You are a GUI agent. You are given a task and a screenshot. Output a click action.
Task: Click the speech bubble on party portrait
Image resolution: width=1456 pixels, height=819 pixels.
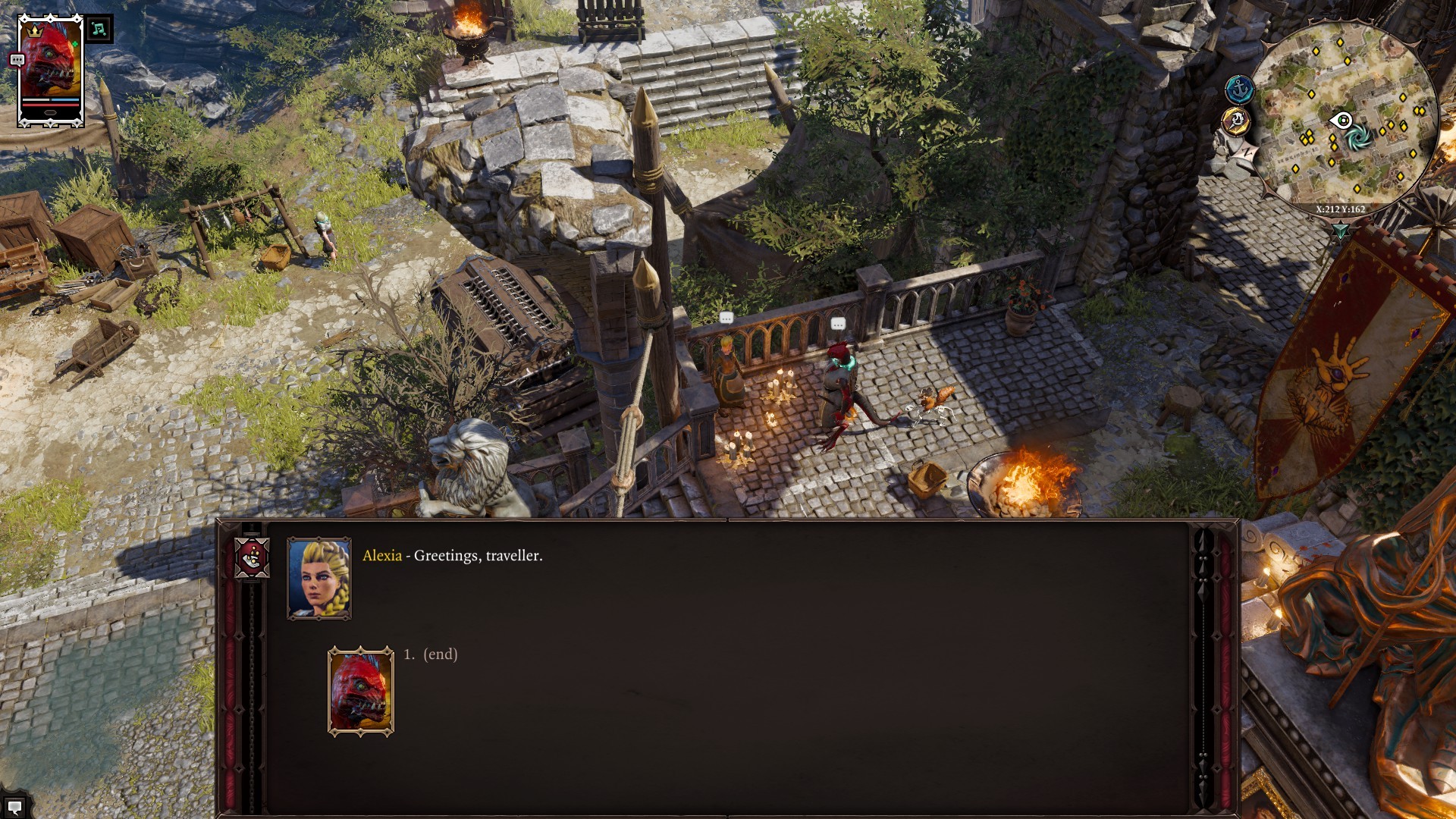coord(17,60)
